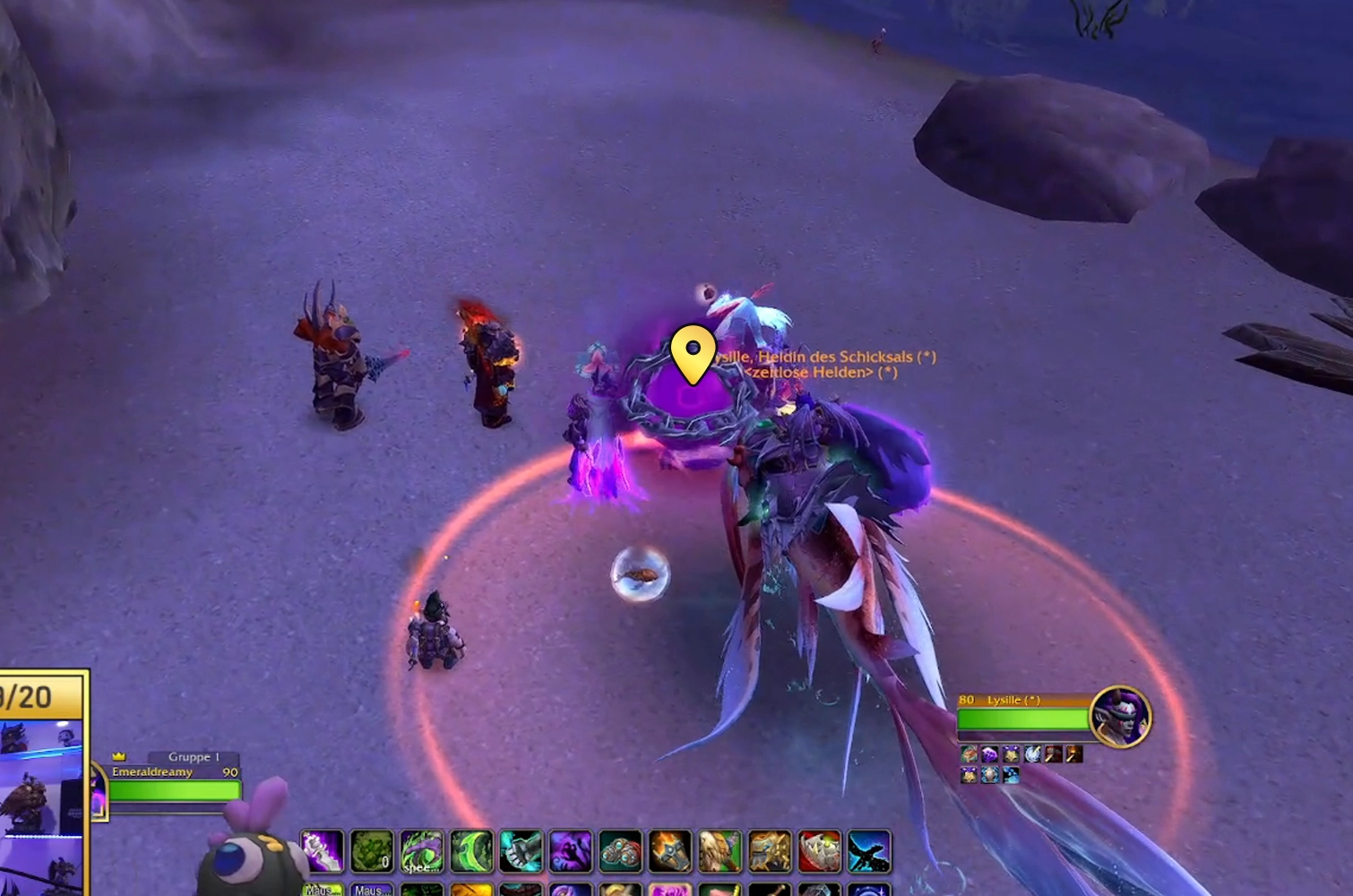Inspect the white moon buff on Lysille

tap(1032, 754)
